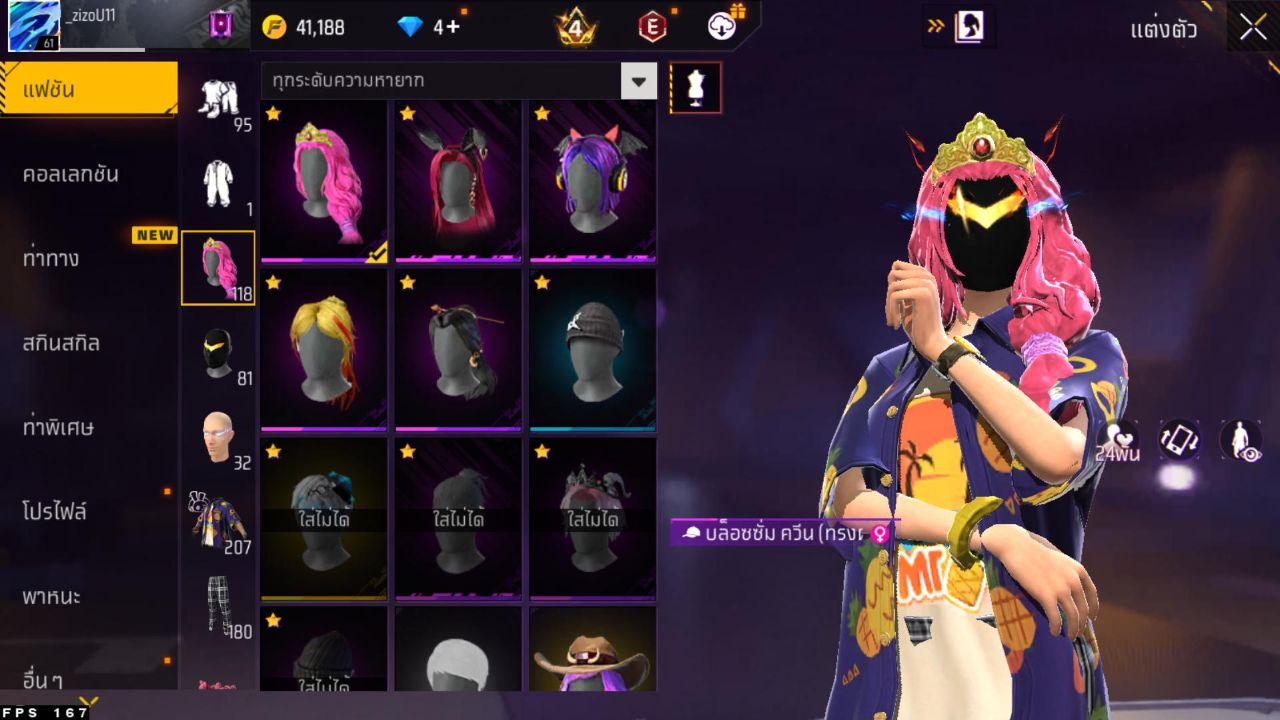Click the collapse double-arrow toggle near portrait icon

(x=936, y=28)
